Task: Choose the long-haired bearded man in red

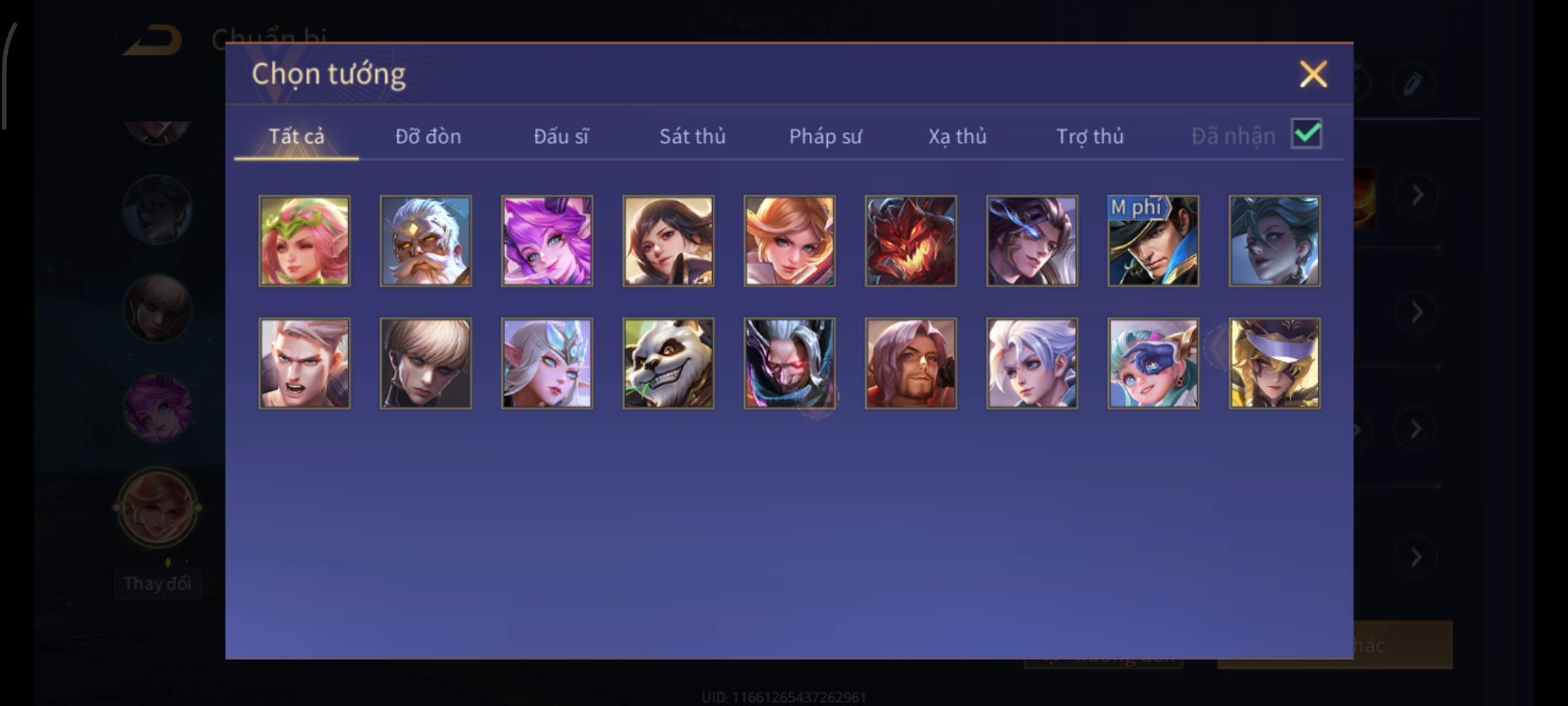Action: point(911,363)
